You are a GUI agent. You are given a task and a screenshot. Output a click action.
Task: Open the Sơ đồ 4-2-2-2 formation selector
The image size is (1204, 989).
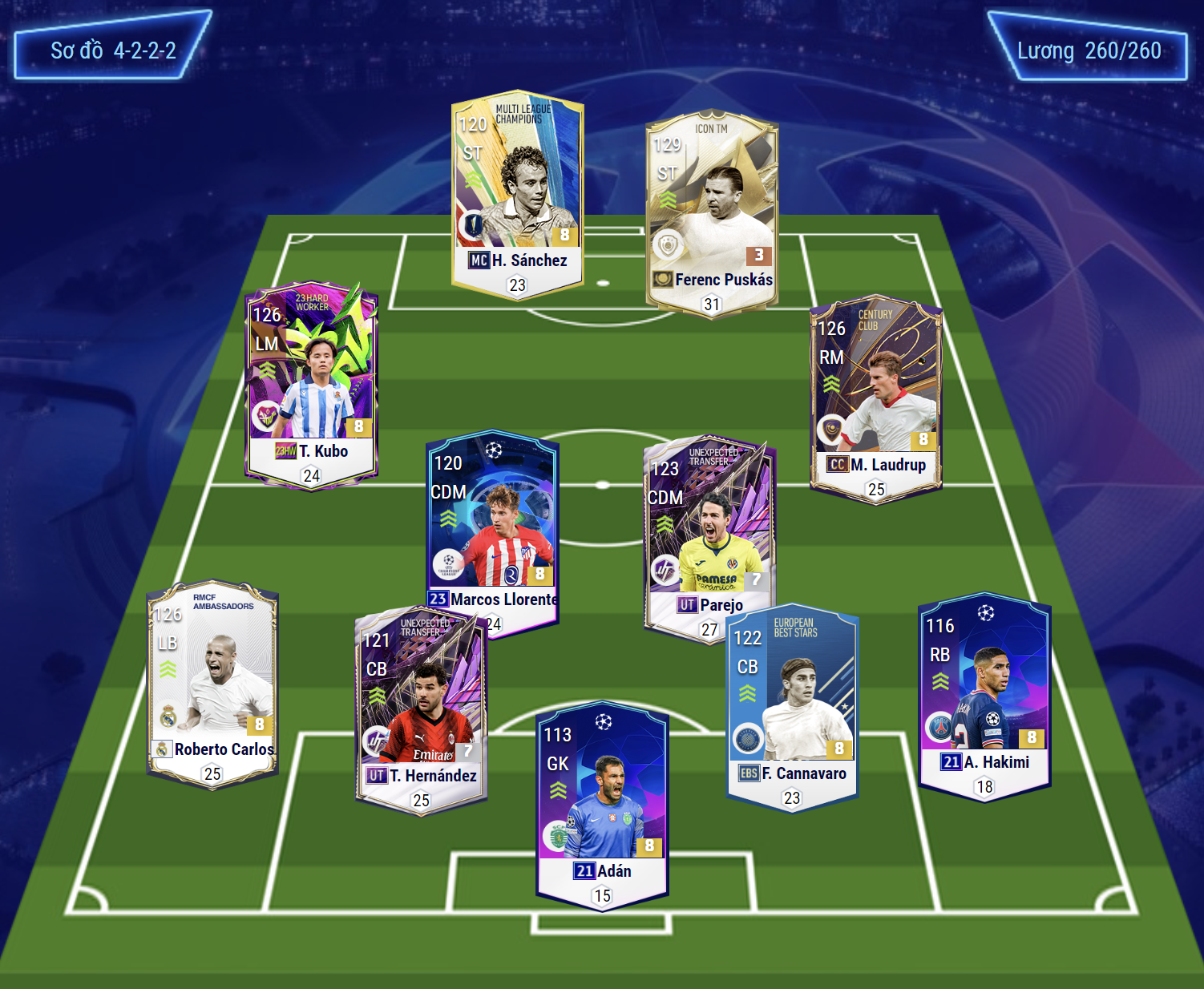[113, 50]
